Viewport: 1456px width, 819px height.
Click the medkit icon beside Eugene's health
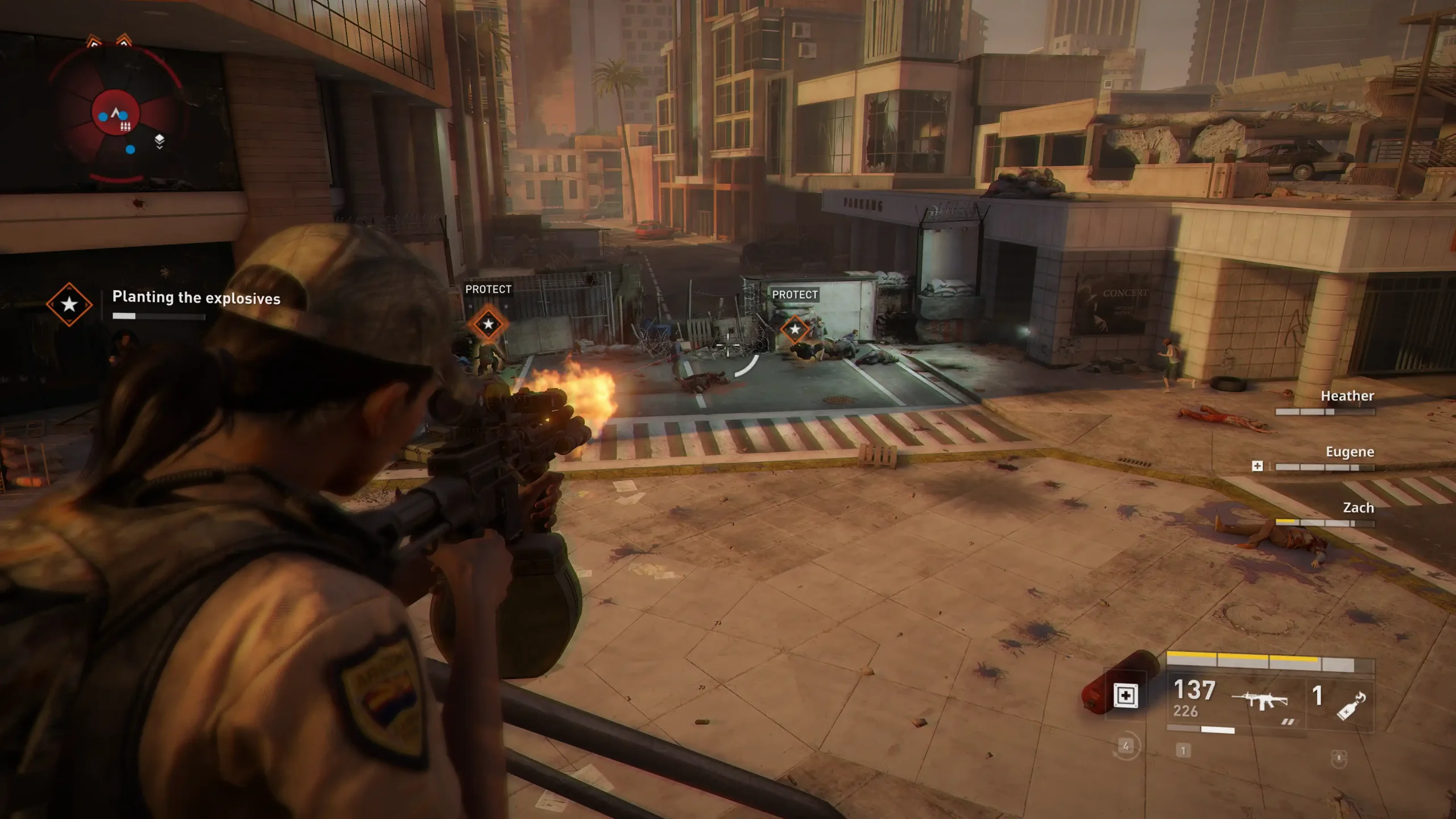tap(1258, 466)
